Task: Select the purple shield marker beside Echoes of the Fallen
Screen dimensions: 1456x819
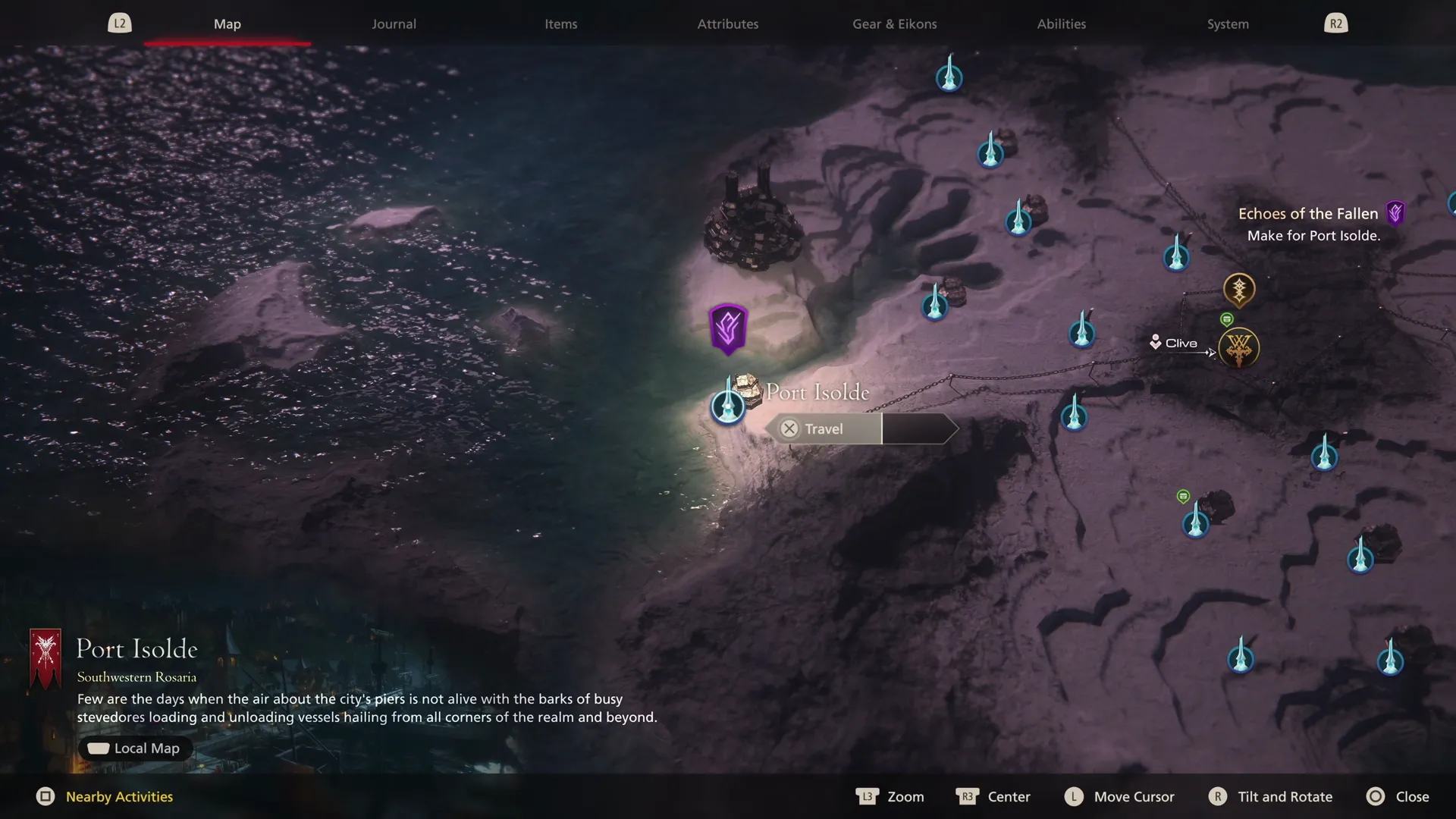Action: 1395,213
